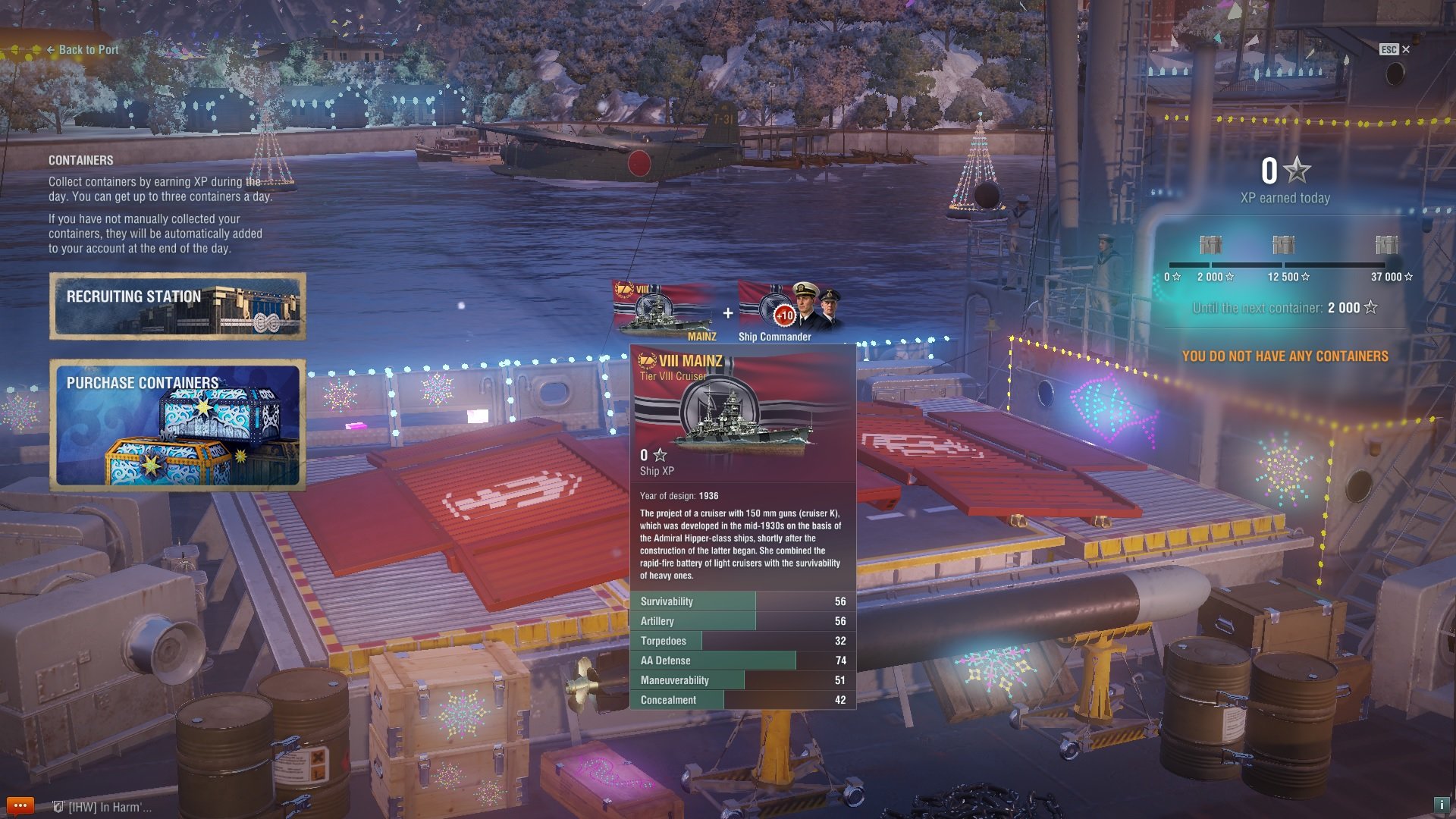Open the Recruiting Station banner
This screenshot has width=1456, height=819.
pos(178,306)
